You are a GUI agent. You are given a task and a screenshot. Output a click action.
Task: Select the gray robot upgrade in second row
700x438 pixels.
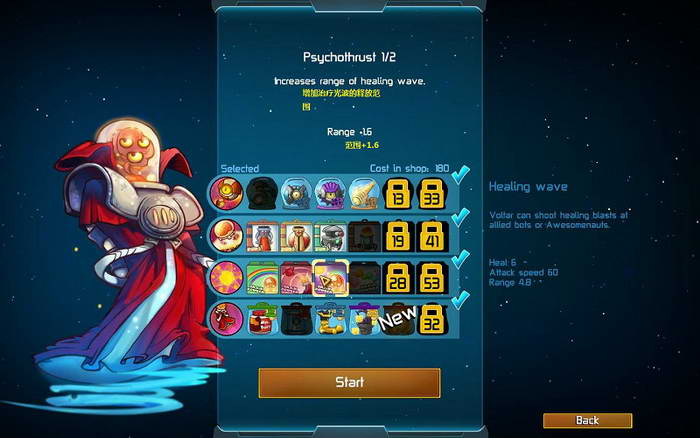coord(329,235)
